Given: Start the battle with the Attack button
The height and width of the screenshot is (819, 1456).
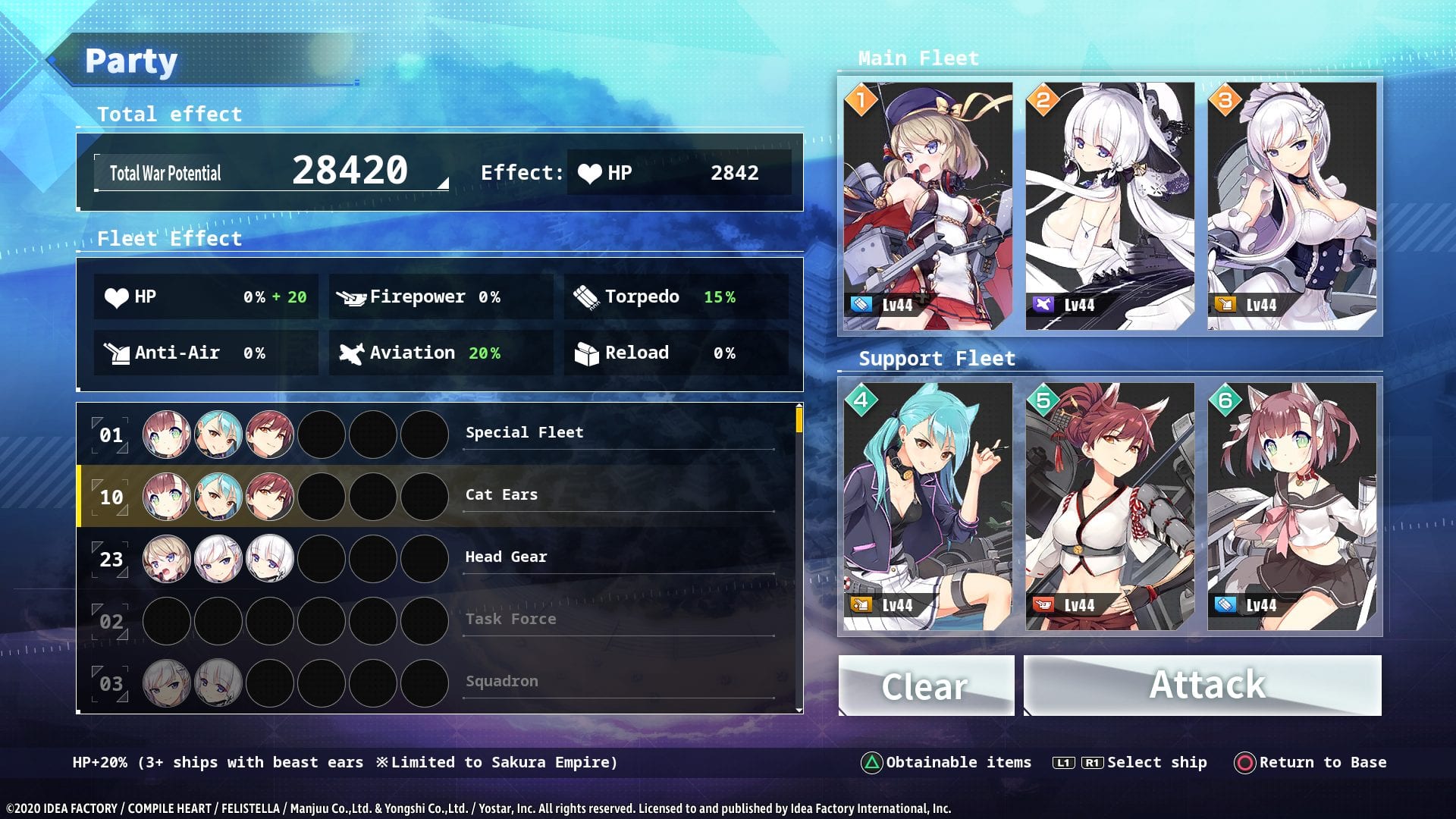Looking at the screenshot, I should click(1203, 686).
